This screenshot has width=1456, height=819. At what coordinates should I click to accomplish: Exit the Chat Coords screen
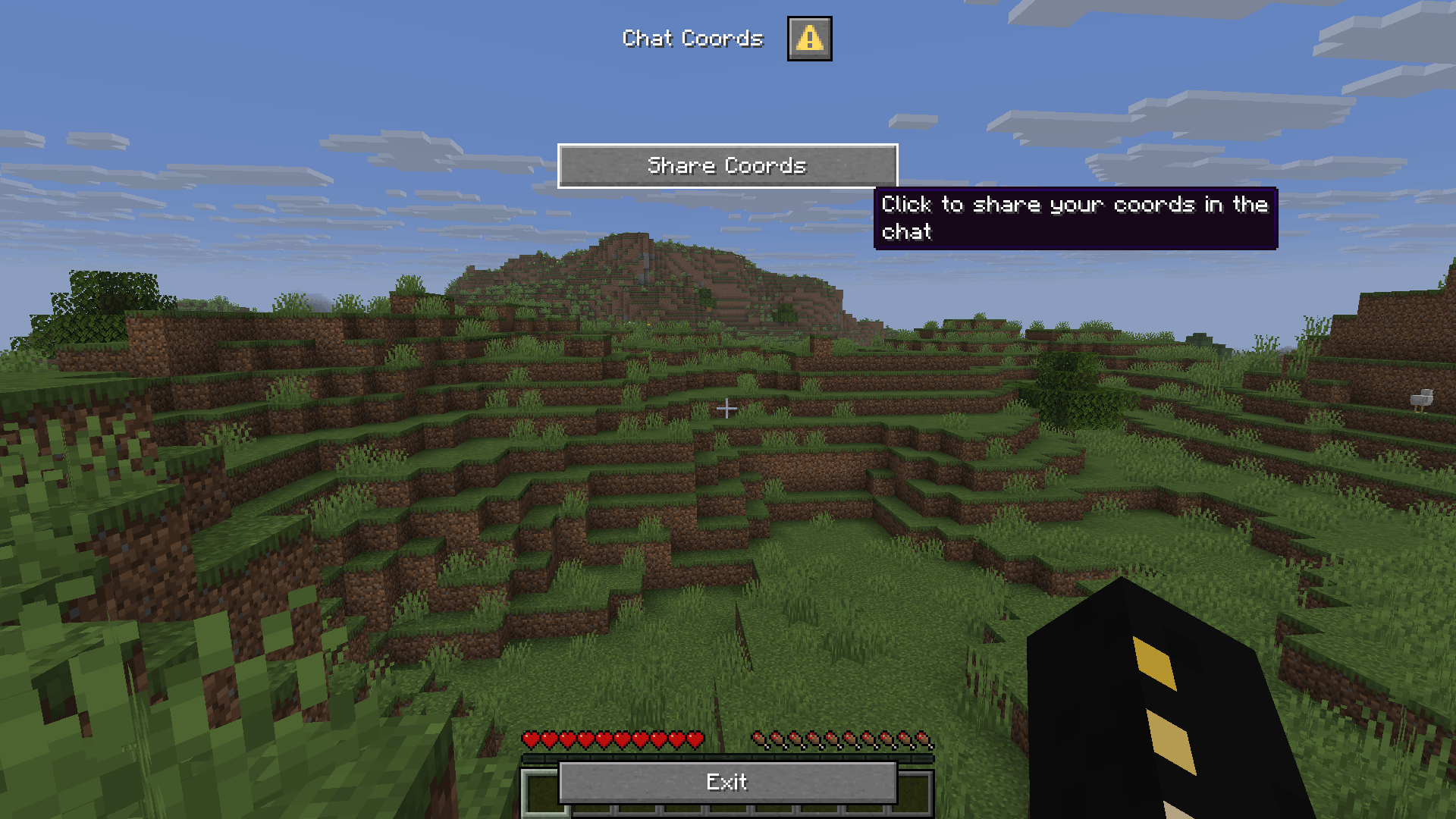point(727,783)
